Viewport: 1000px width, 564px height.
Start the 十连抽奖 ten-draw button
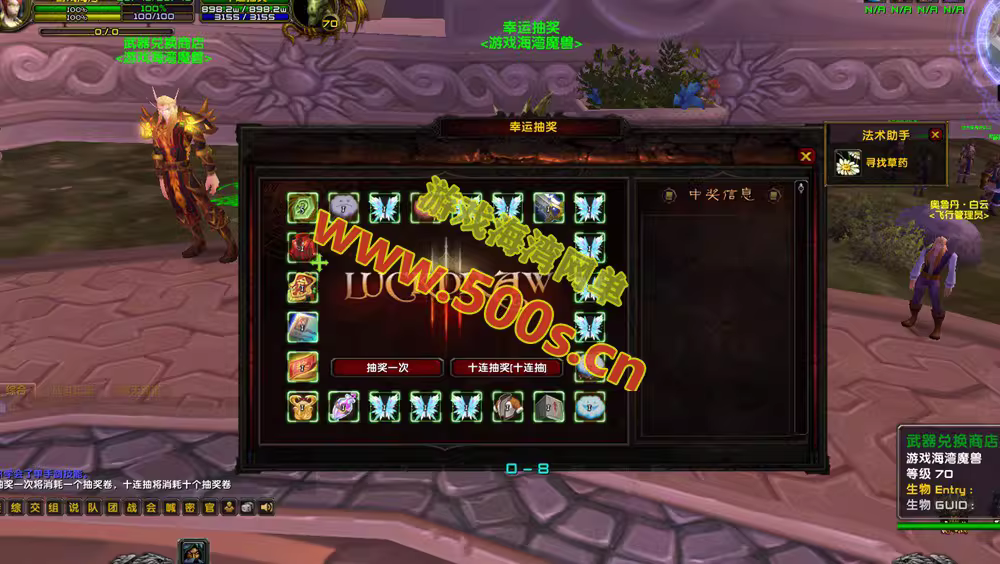pyautogui.click(x=506, y=367)
